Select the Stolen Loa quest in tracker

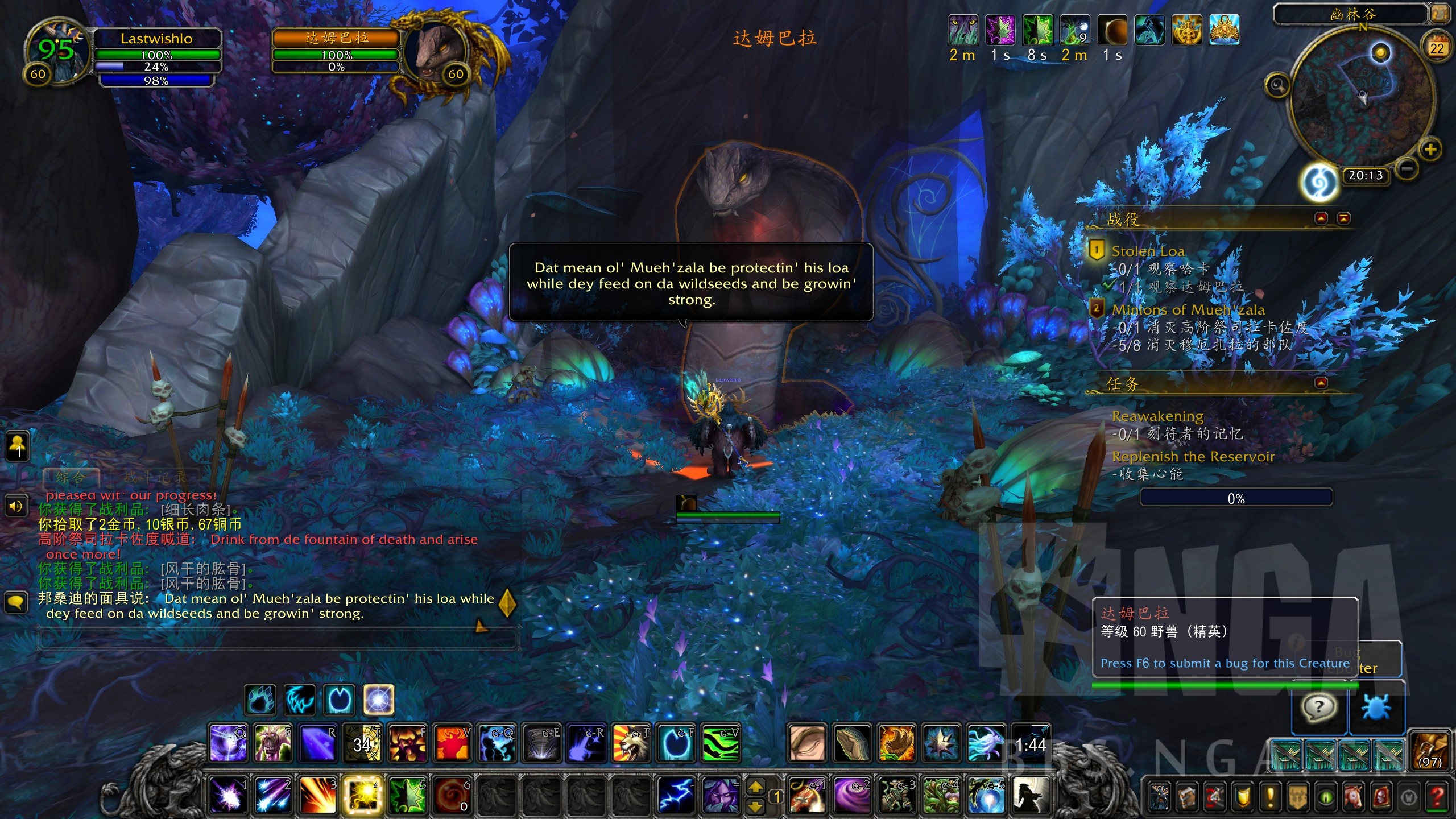tap(1148, 251)
